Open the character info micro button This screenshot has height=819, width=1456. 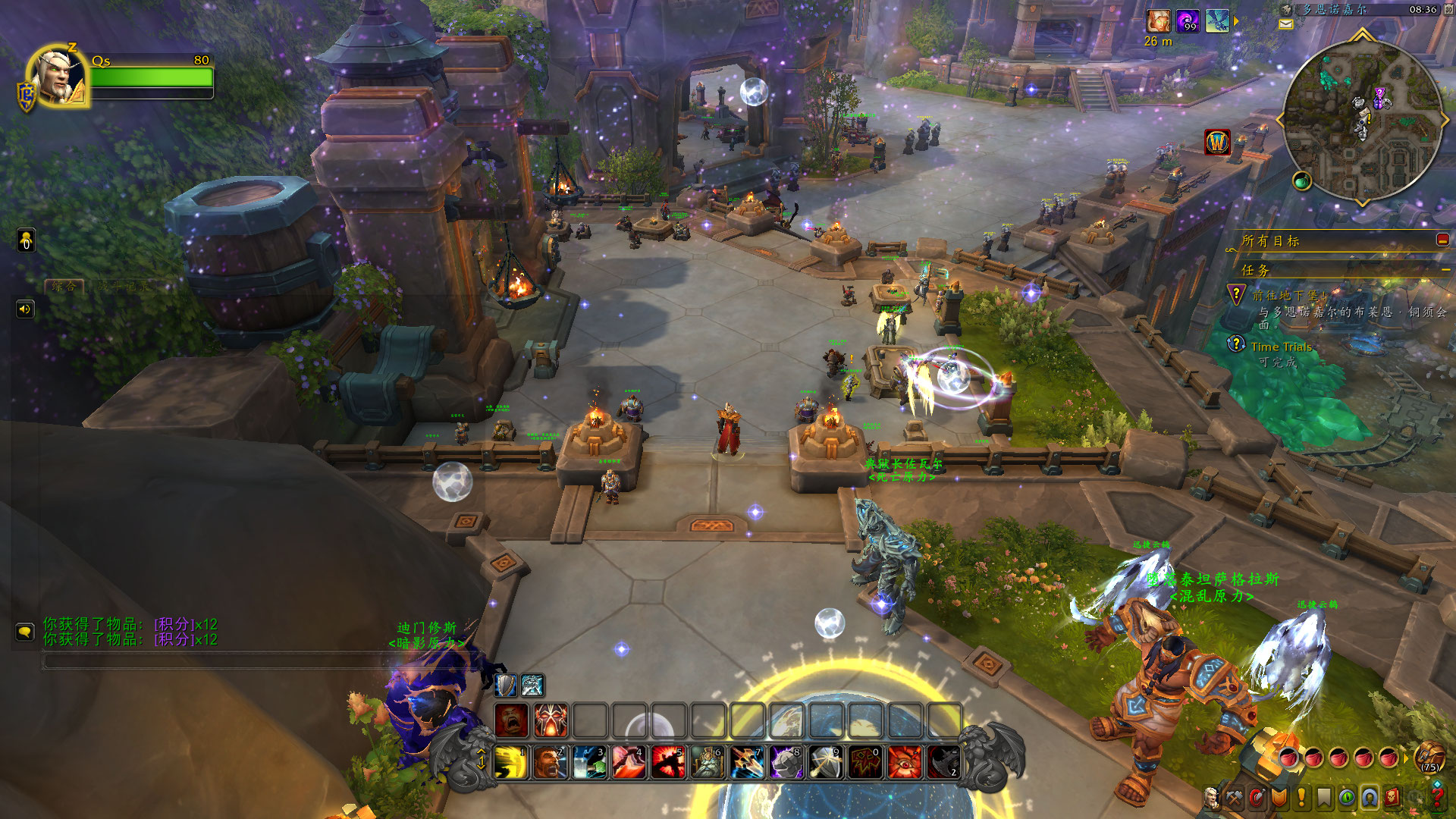coord(1212,797)
